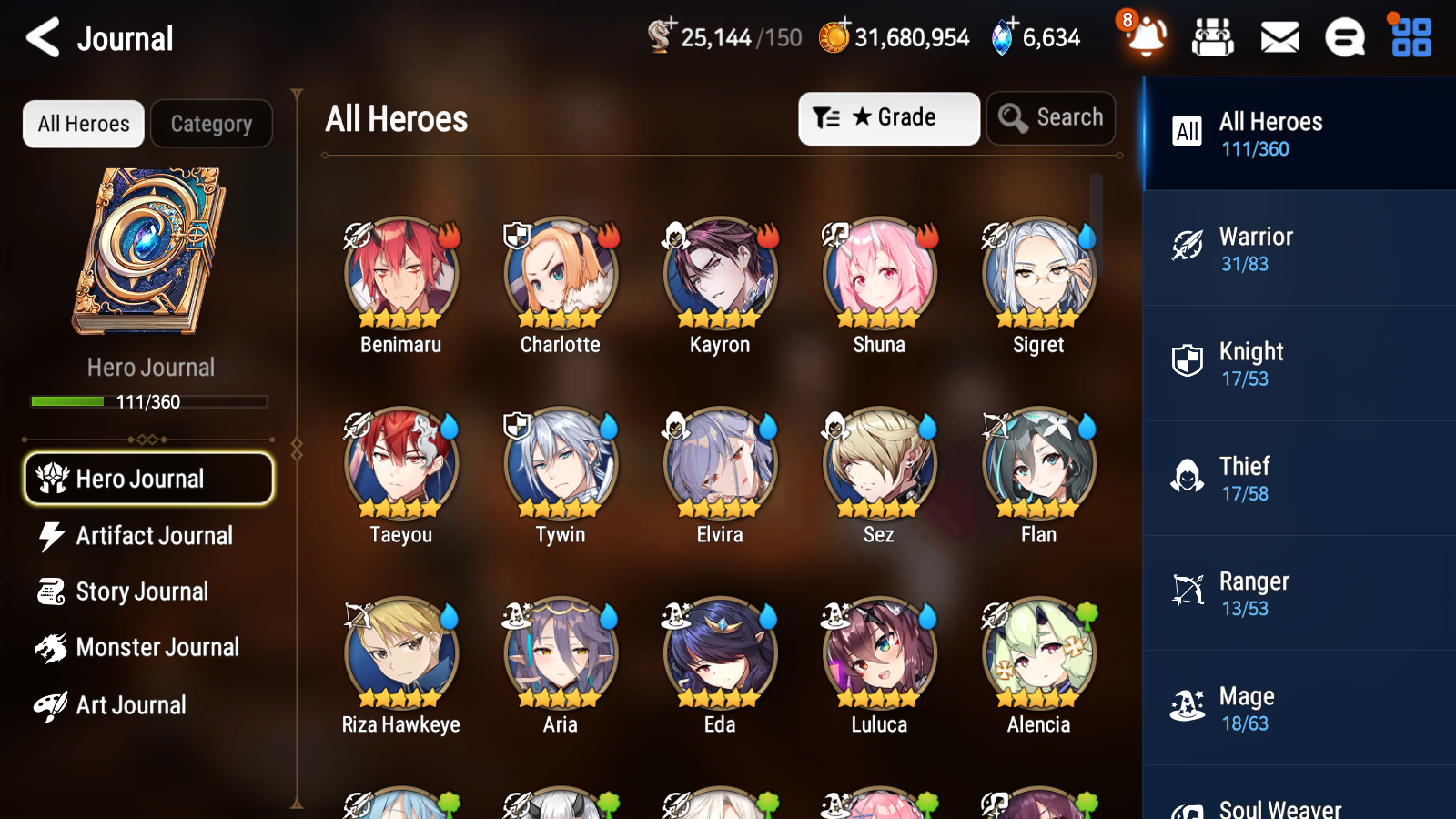Screen dimensions: 1456x819
Task: Open the hero Search function
Action: click(x=1051, y=117)
